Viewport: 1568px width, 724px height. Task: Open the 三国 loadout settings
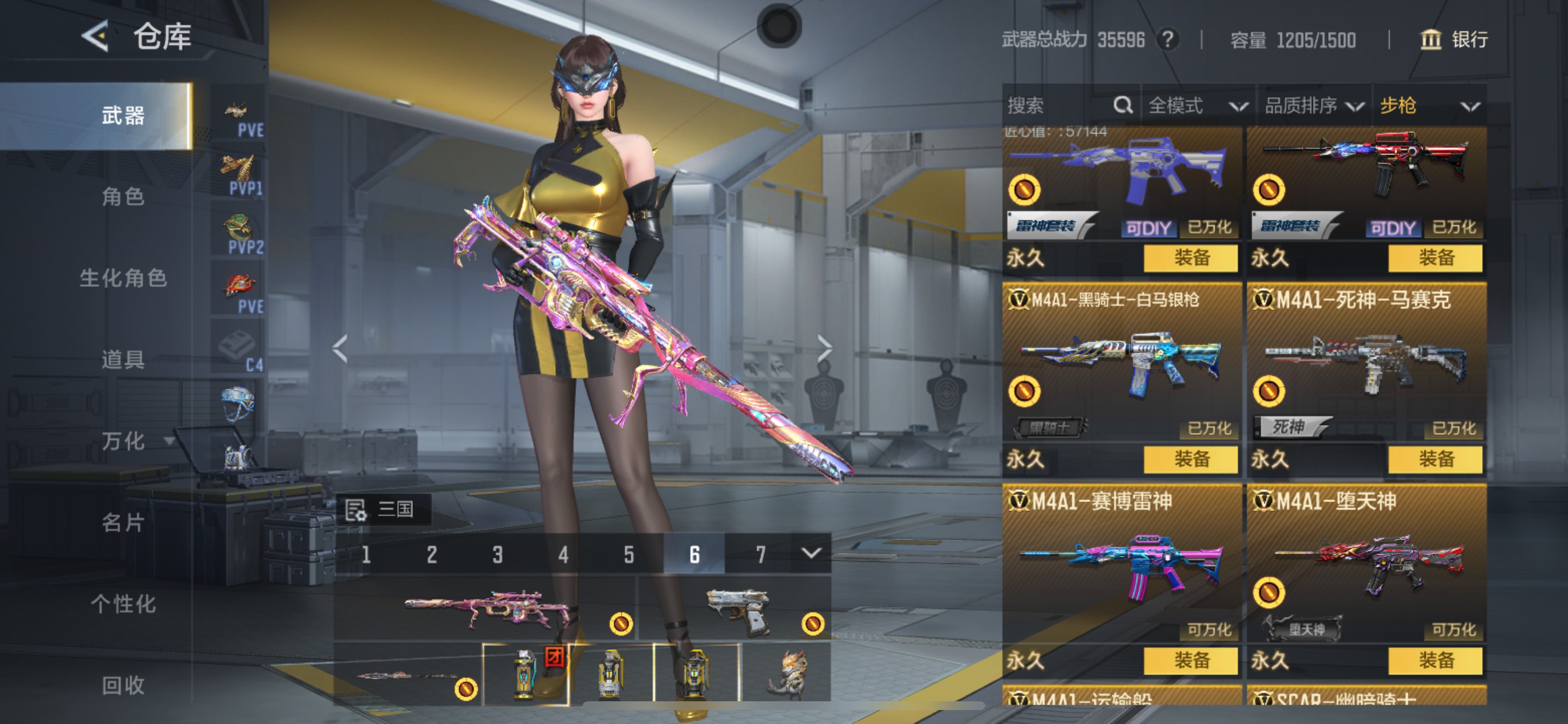pyautogui.click(x=383, y=509)
